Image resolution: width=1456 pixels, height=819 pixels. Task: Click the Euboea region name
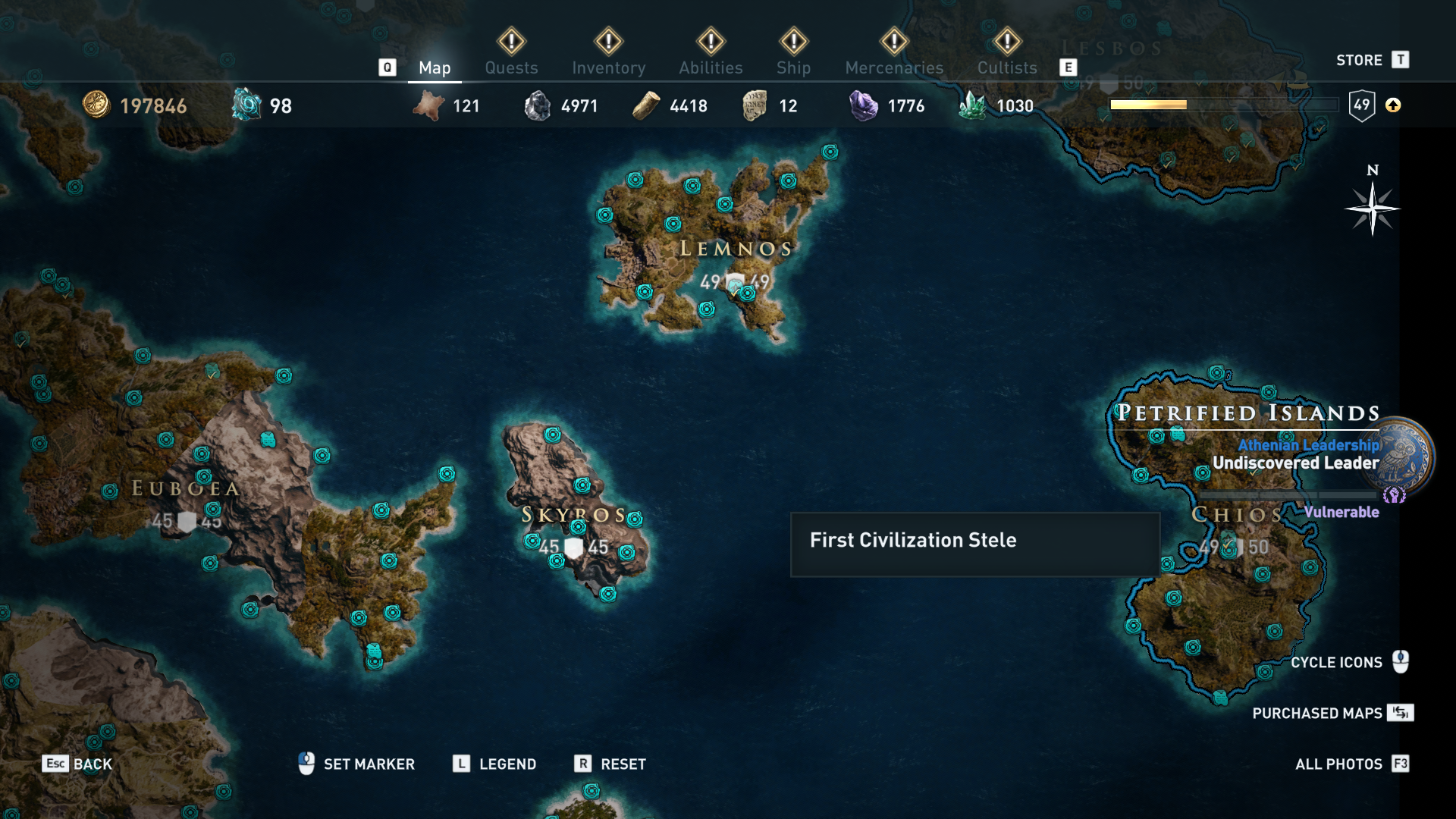pyautogui.click(x=186, y=488)
